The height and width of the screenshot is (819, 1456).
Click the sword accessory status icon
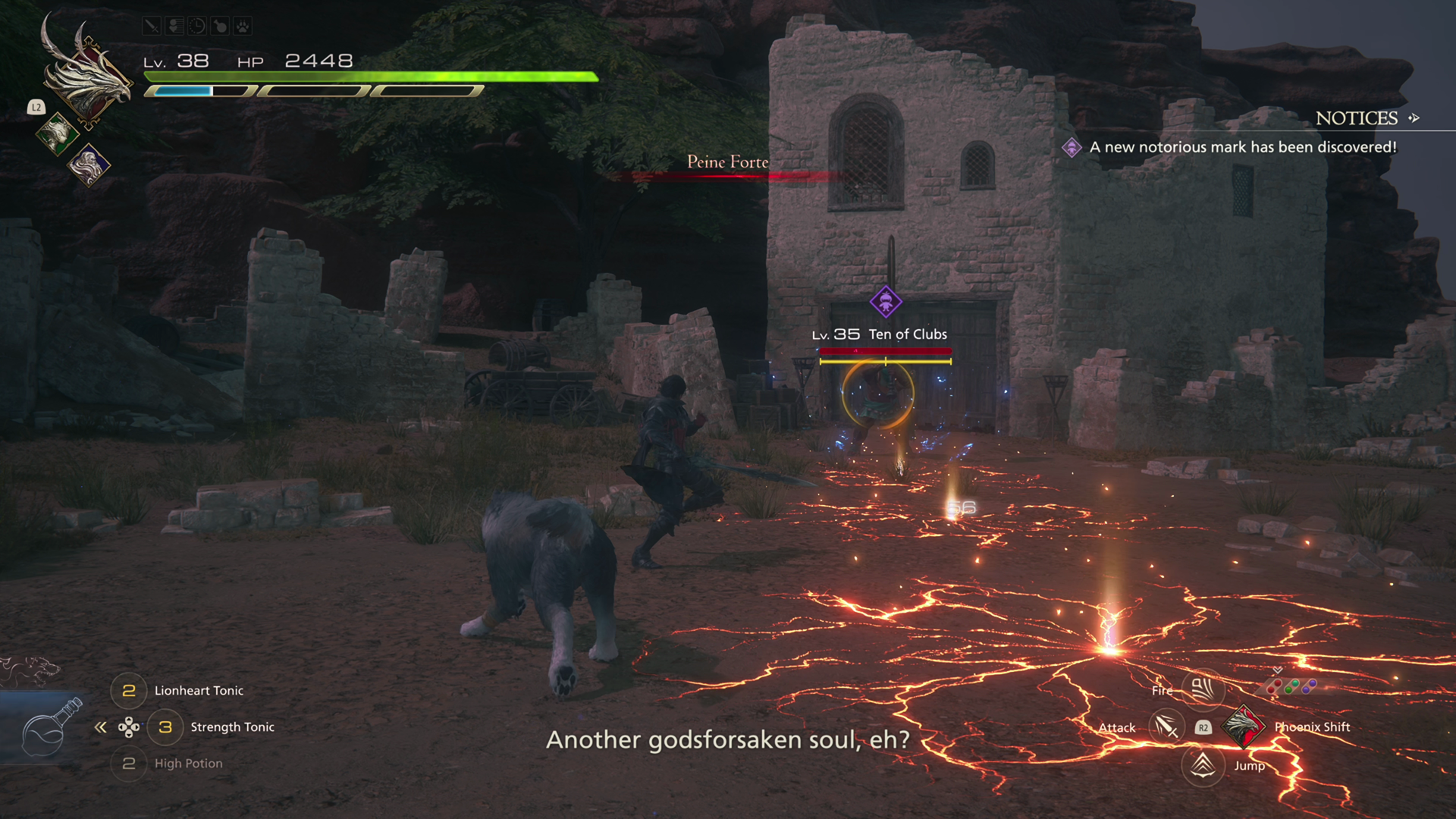point(152,27)
